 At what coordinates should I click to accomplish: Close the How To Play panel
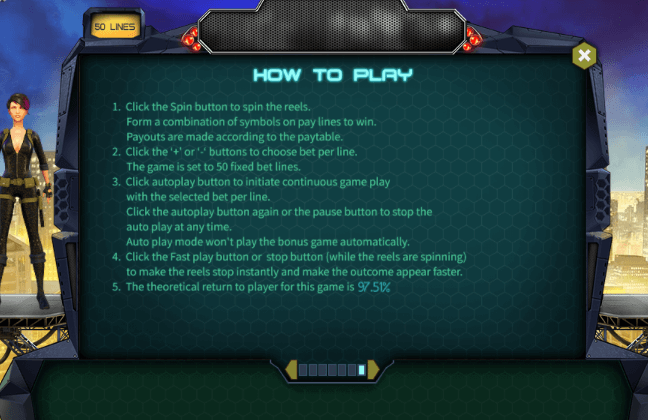tap(583, 56)
